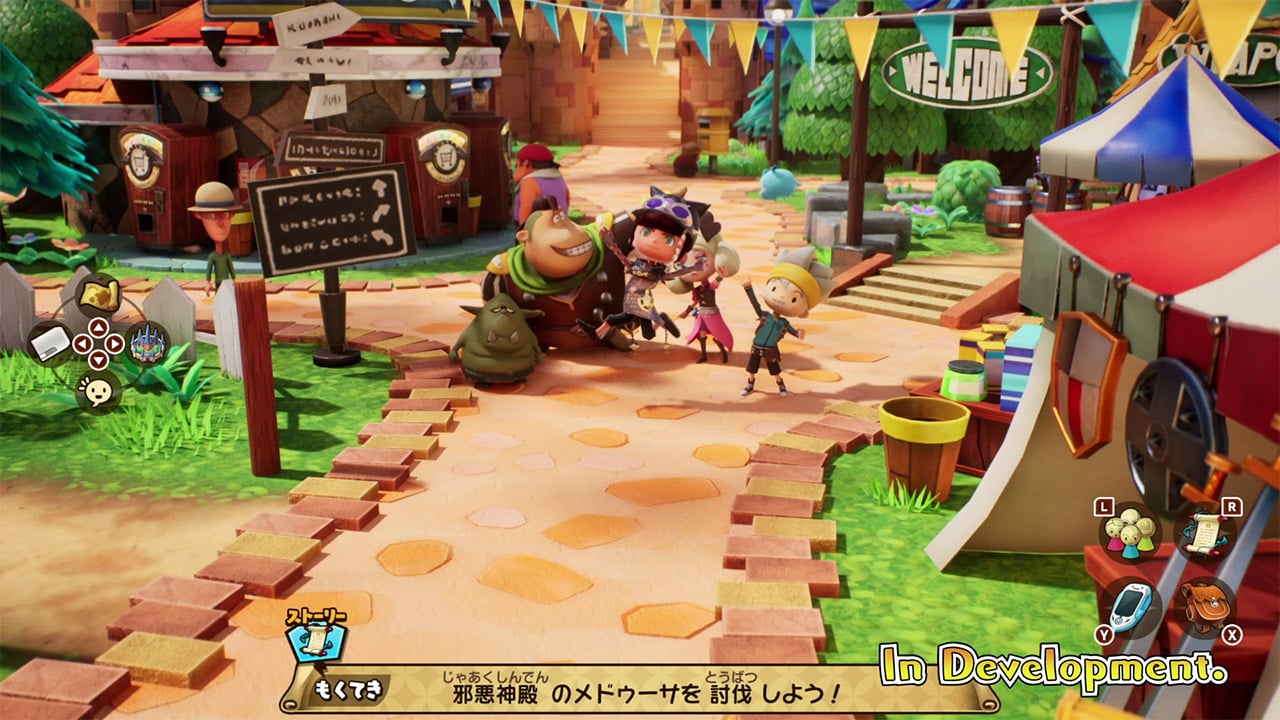Image resolution: width=1280 pixels, height=720 pixels.
Task: Expand upward with the d-pad up arrow
Action: [x=98, y=326]
